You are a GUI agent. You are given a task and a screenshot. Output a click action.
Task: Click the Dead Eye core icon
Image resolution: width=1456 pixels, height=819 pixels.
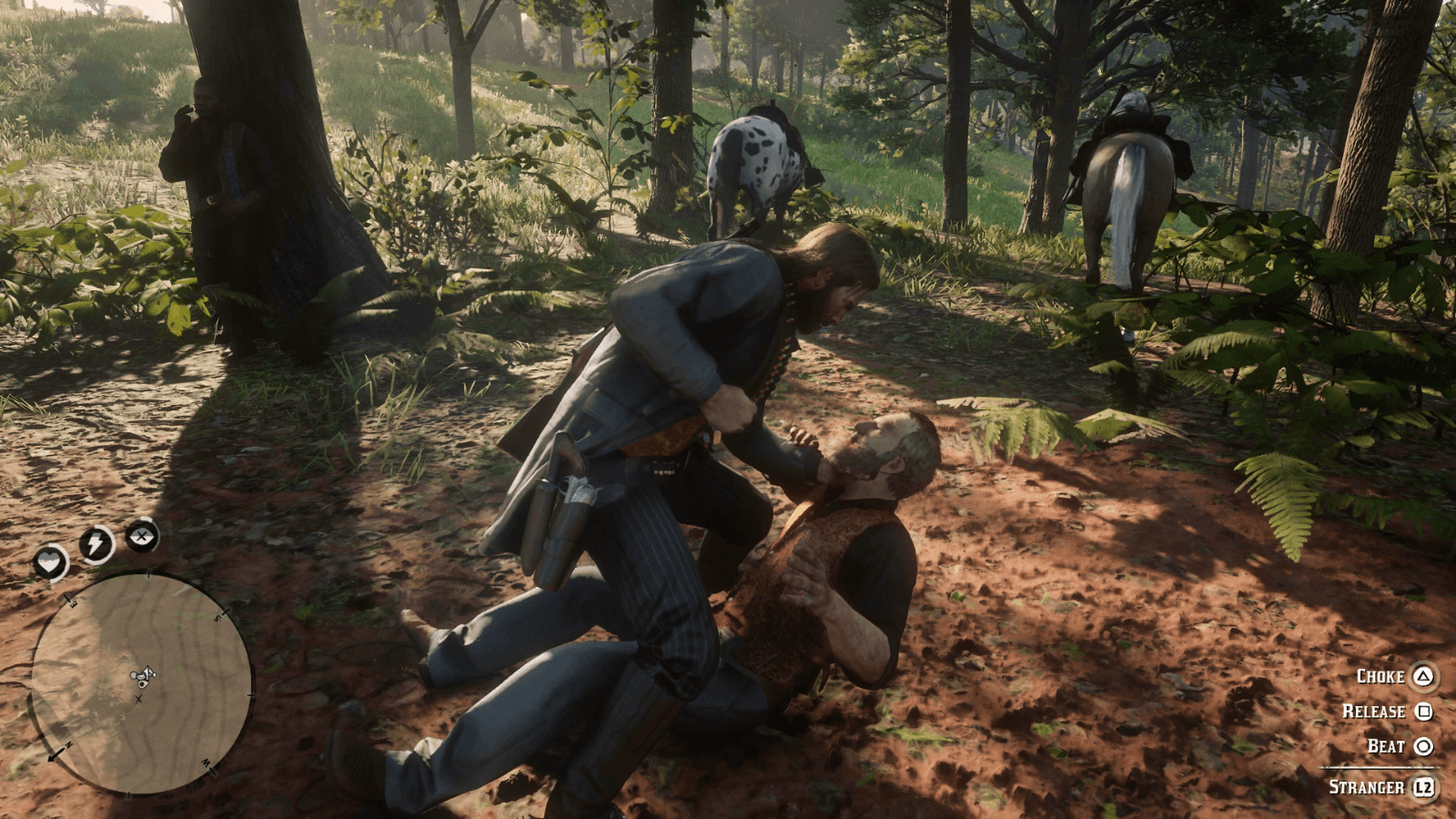143,537
